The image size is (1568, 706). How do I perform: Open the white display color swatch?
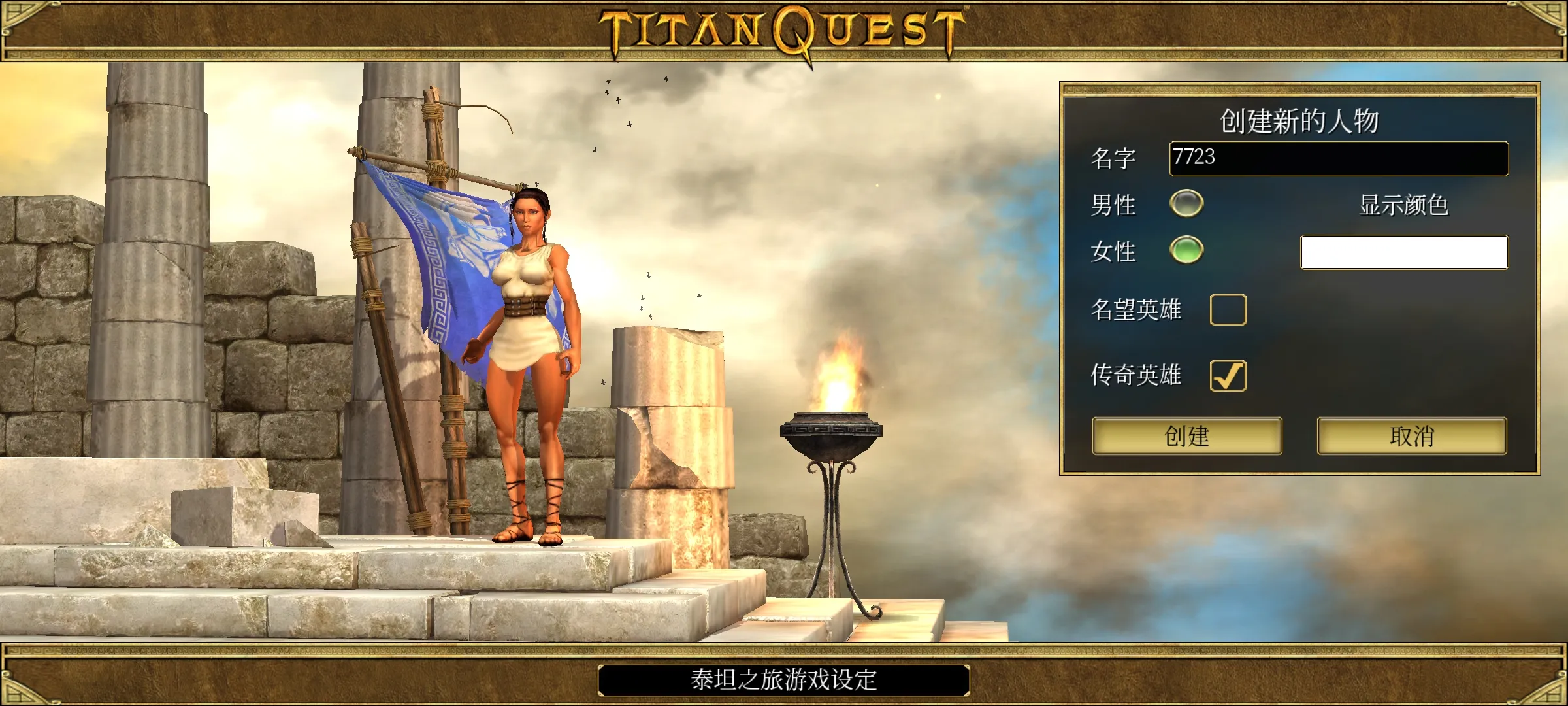[x=1404, y=252]
